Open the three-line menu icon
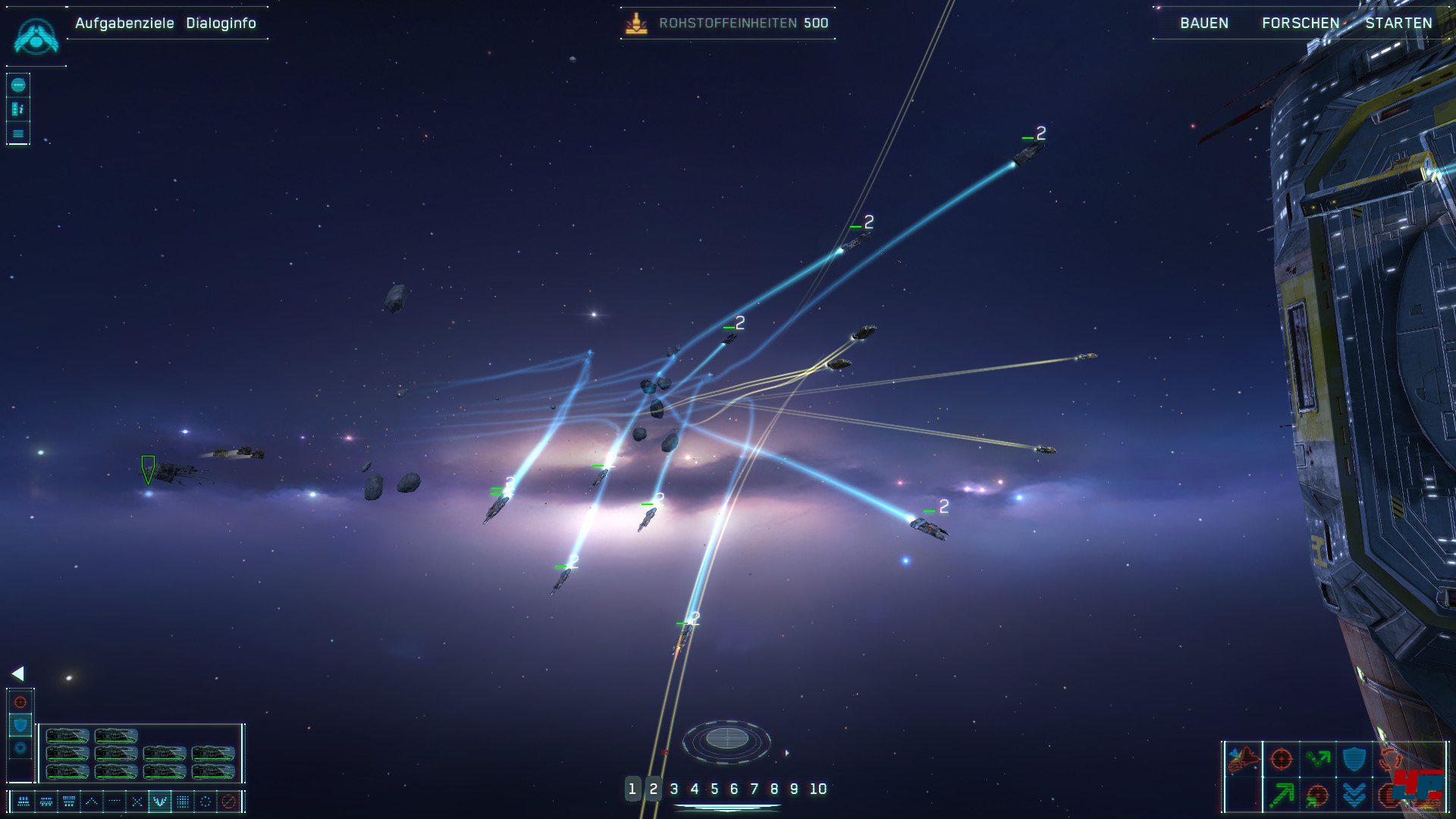Image resolution: width=1456 pixels, height=819 pixels. 18,134
